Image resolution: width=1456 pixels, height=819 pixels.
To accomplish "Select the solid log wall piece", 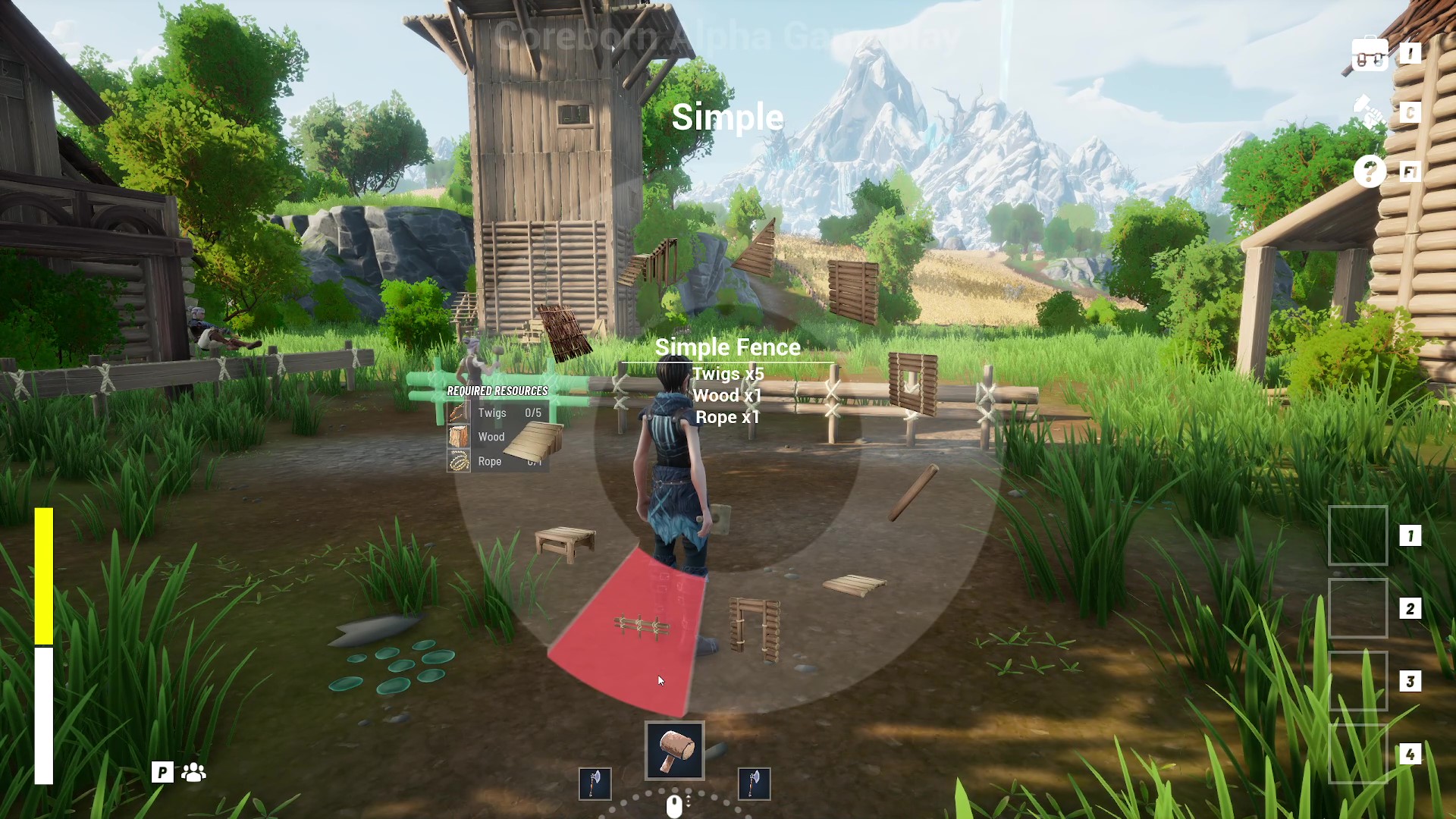I will [853, 291].
